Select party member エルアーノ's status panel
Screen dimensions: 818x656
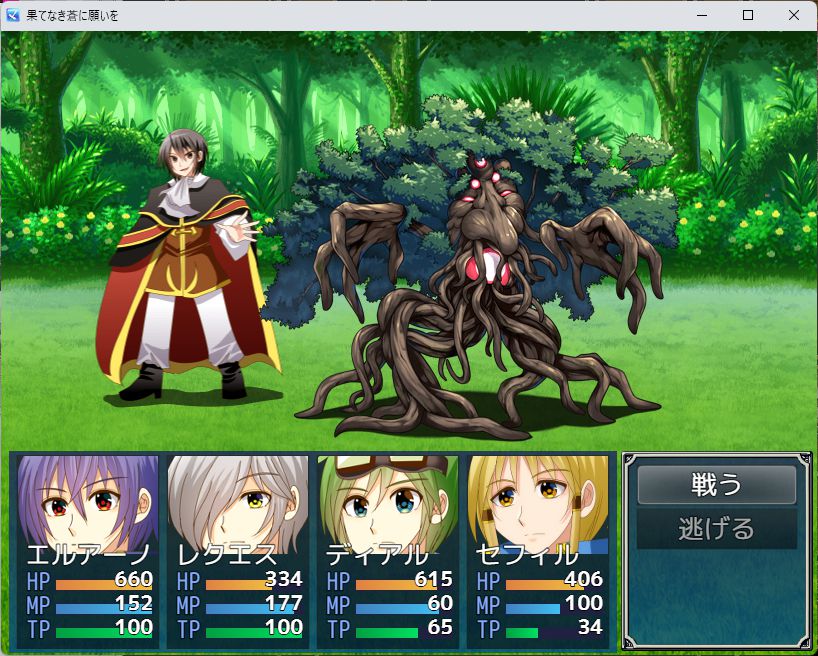[88, 548]
